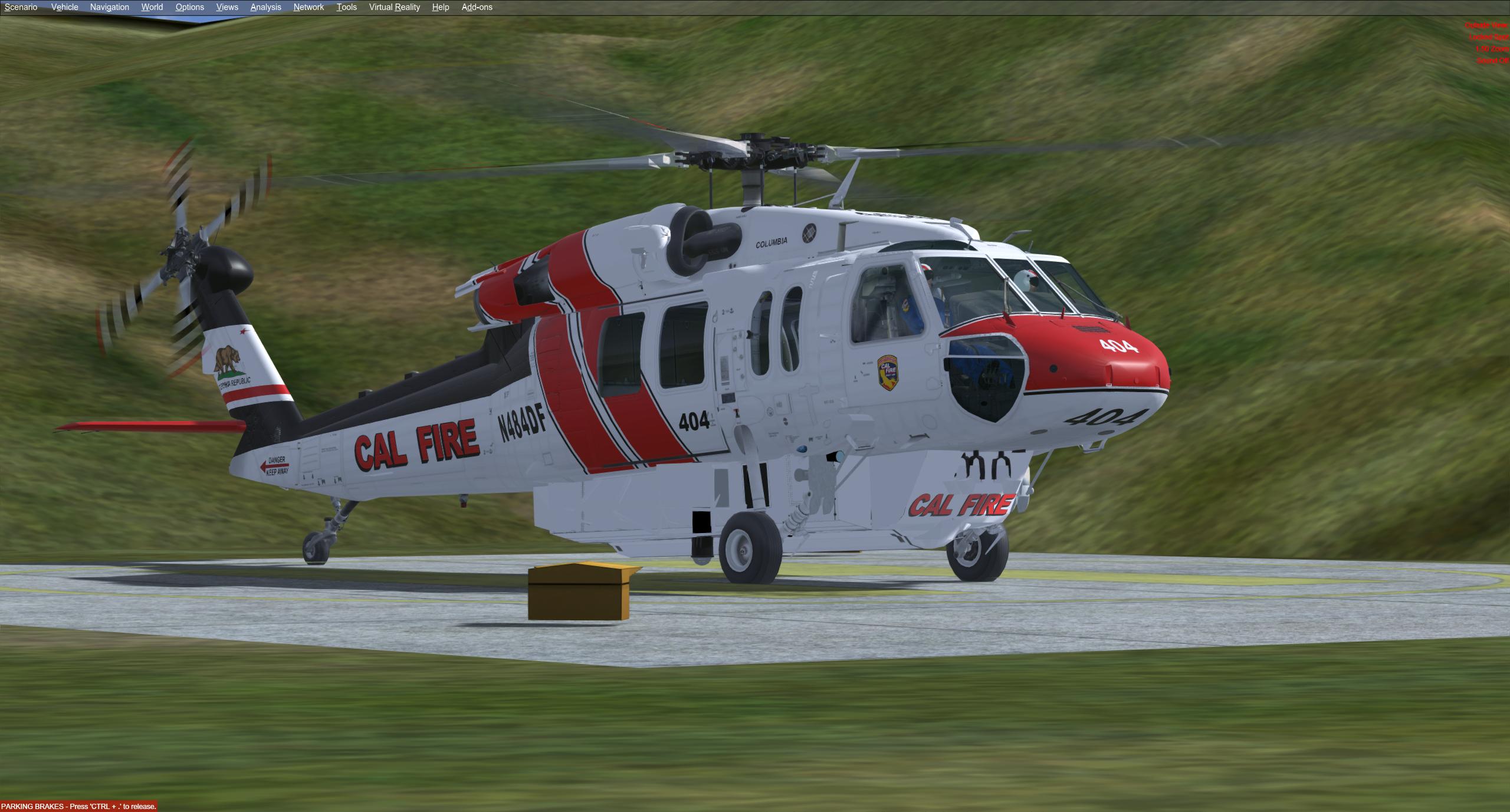1510x812 pixels.
Task: Open the Network menu
Action: (x=308, y=7)
